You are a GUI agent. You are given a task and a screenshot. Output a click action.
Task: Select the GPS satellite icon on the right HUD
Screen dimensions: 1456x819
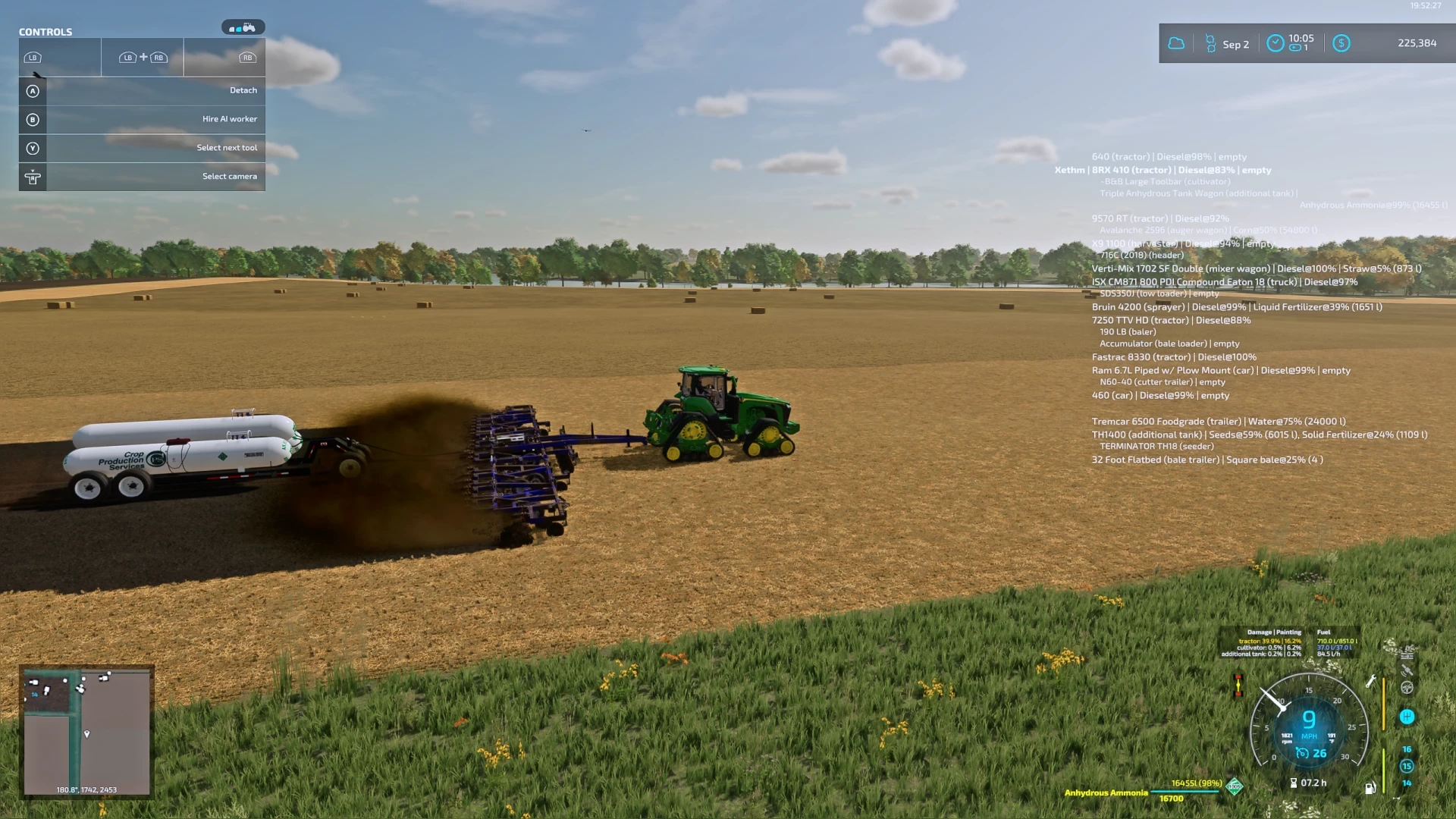click(x=1407, y=670)
